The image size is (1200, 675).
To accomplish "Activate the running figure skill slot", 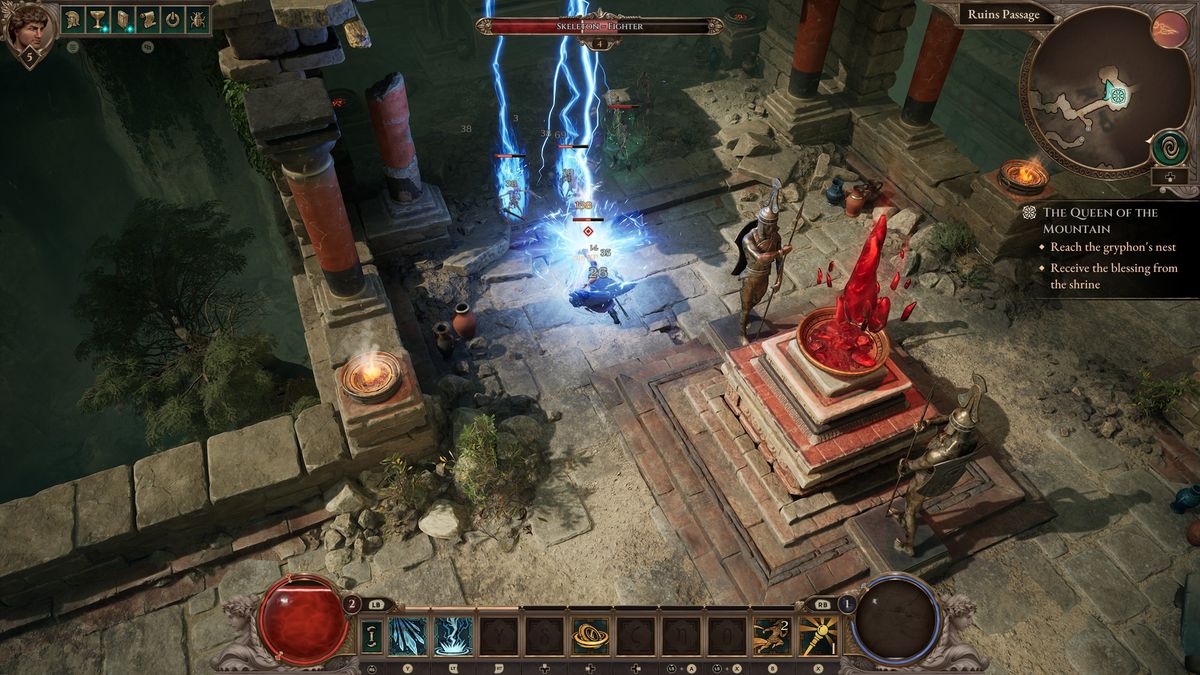I will [771, 635].
